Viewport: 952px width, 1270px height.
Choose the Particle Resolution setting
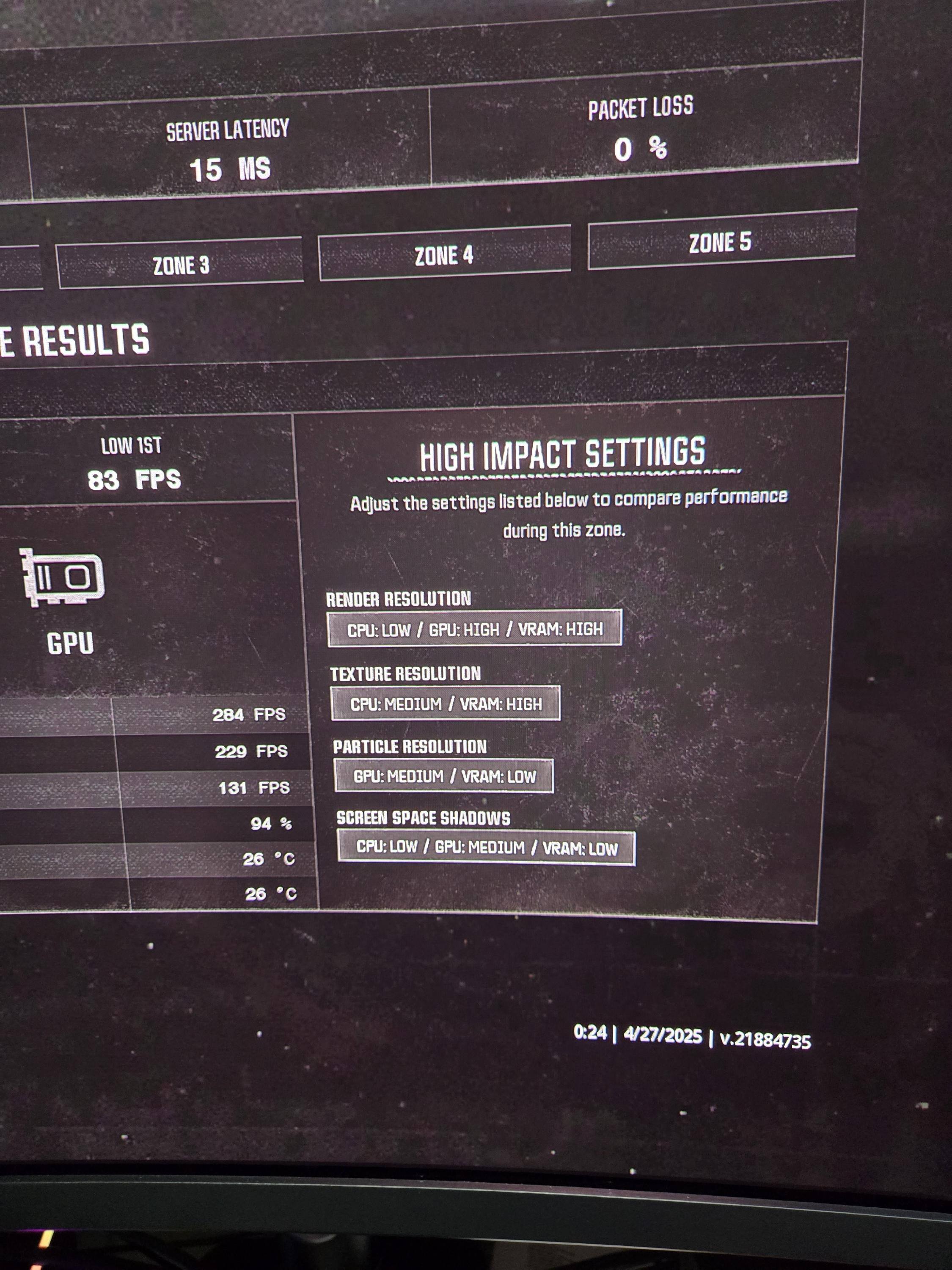[x=443, y=776]
